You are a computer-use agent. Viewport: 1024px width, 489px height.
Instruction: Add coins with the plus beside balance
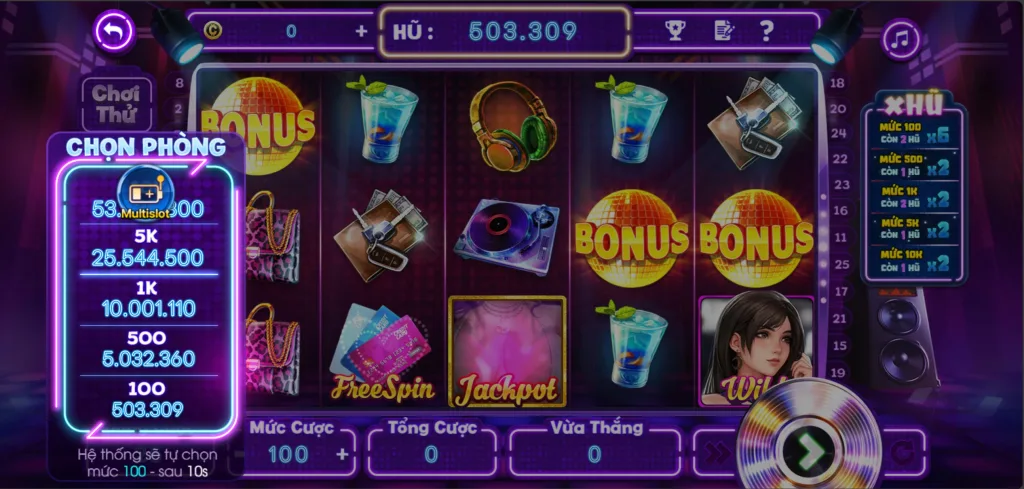[361, 31]
